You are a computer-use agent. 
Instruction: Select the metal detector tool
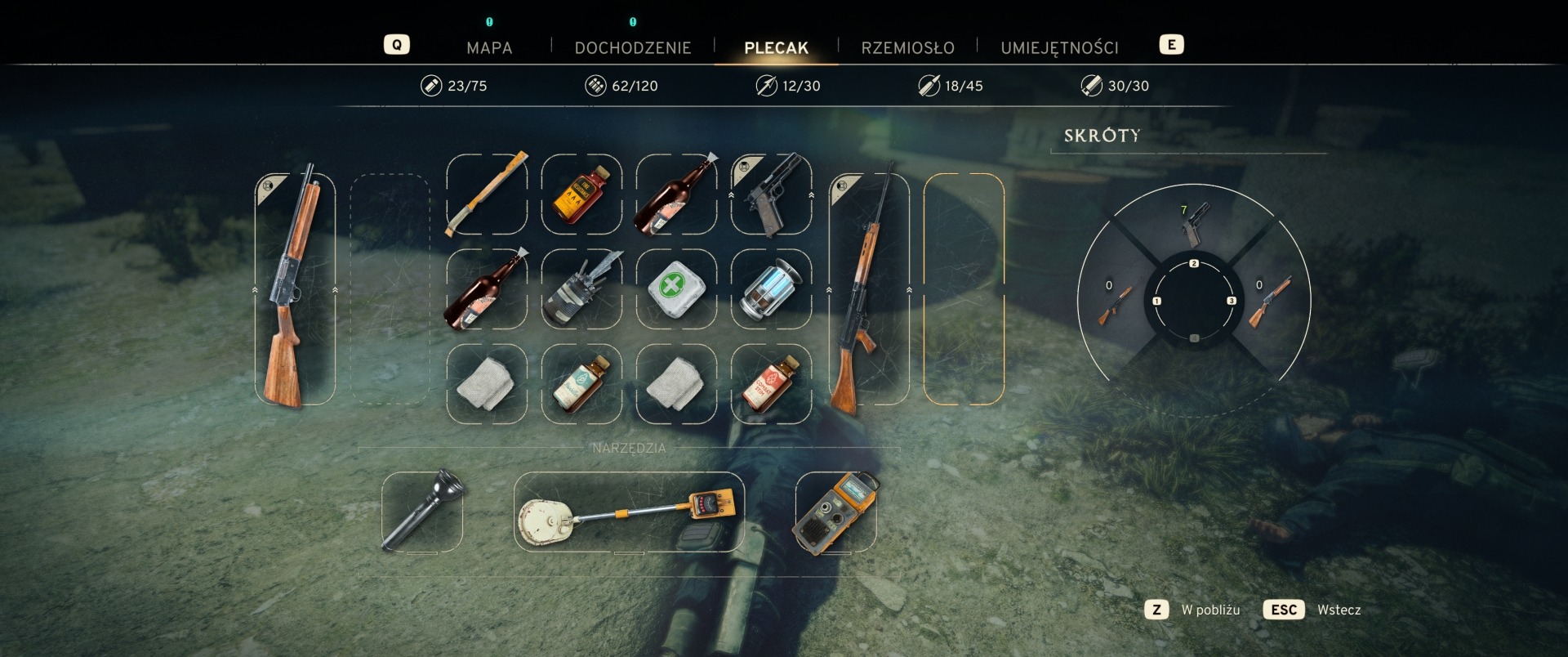(x=629, y=511)
